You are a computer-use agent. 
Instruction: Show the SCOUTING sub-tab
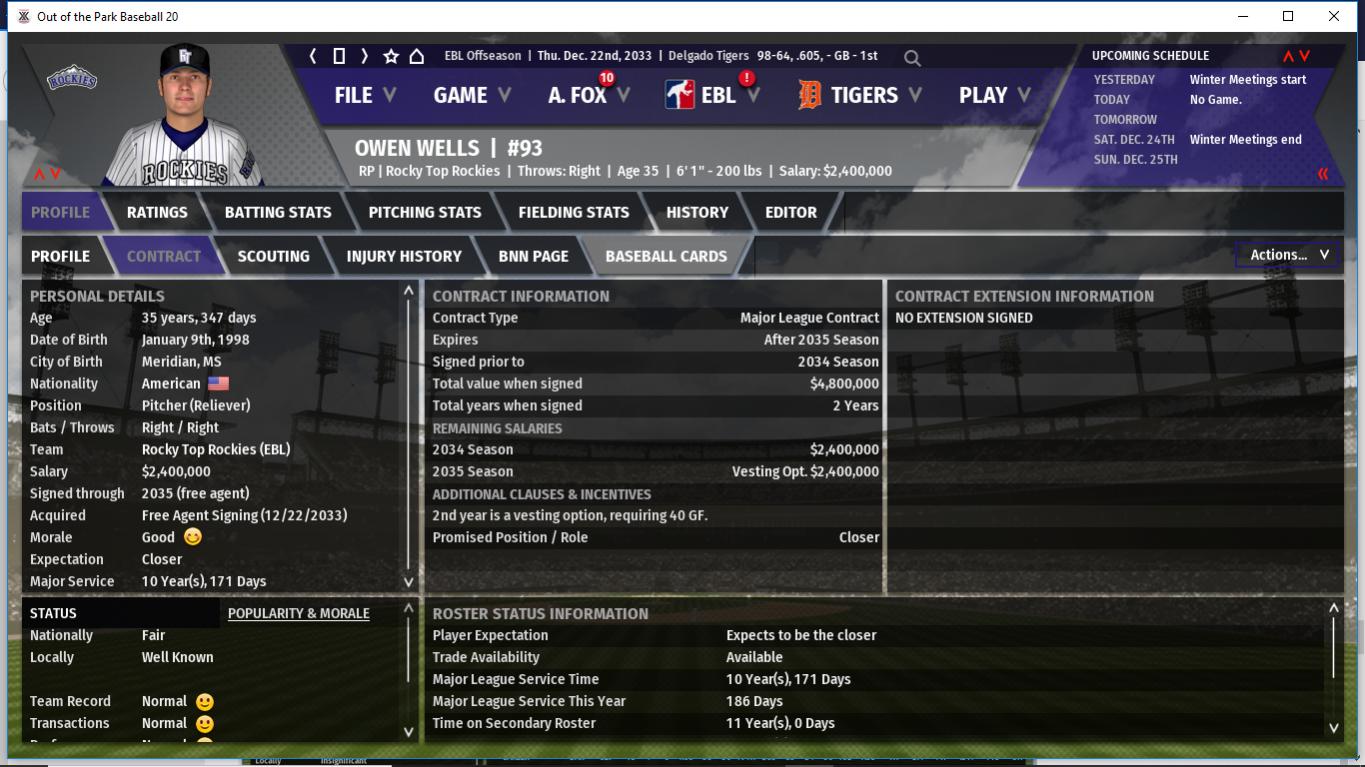click(273, 256)
